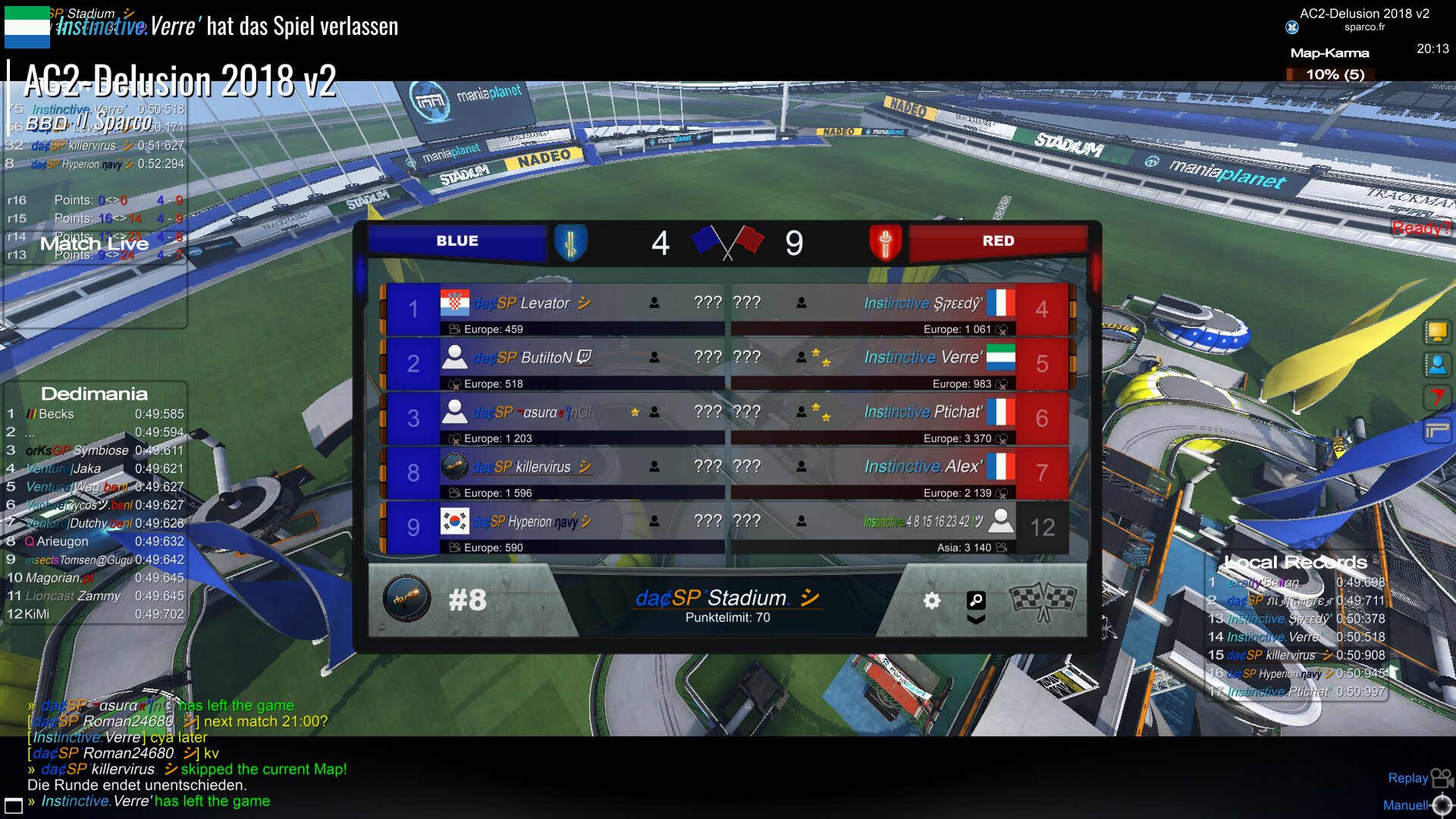Image resolution: width=1456 pixels, height=819 pixels.
Task: Click the yellow monitor icon
Action: coord(1437,331)
